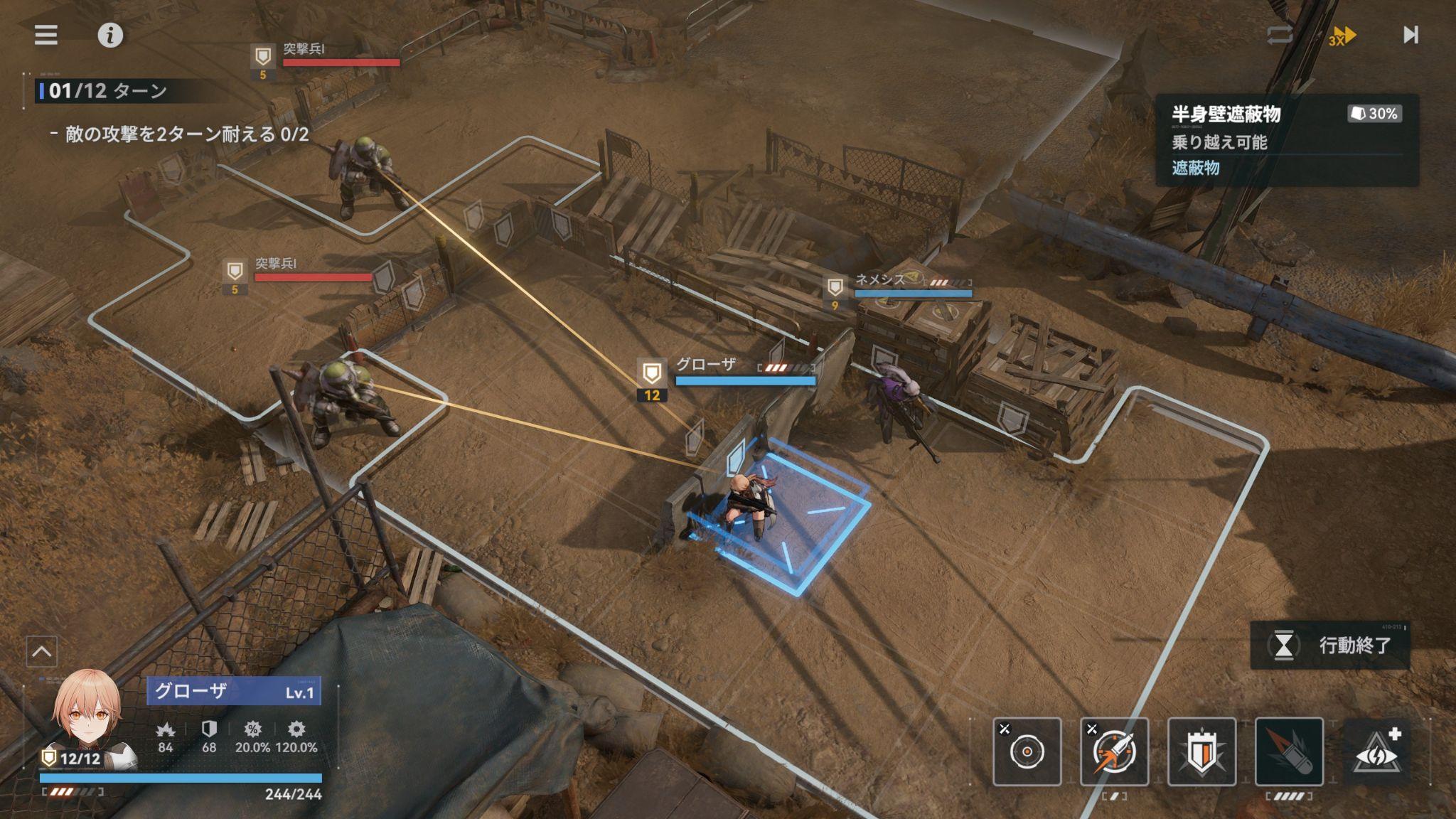Image resolution: width=1456 pixels, height=819 pixels.
Task: Open the hamburger menu
Action: pos(46,35)
